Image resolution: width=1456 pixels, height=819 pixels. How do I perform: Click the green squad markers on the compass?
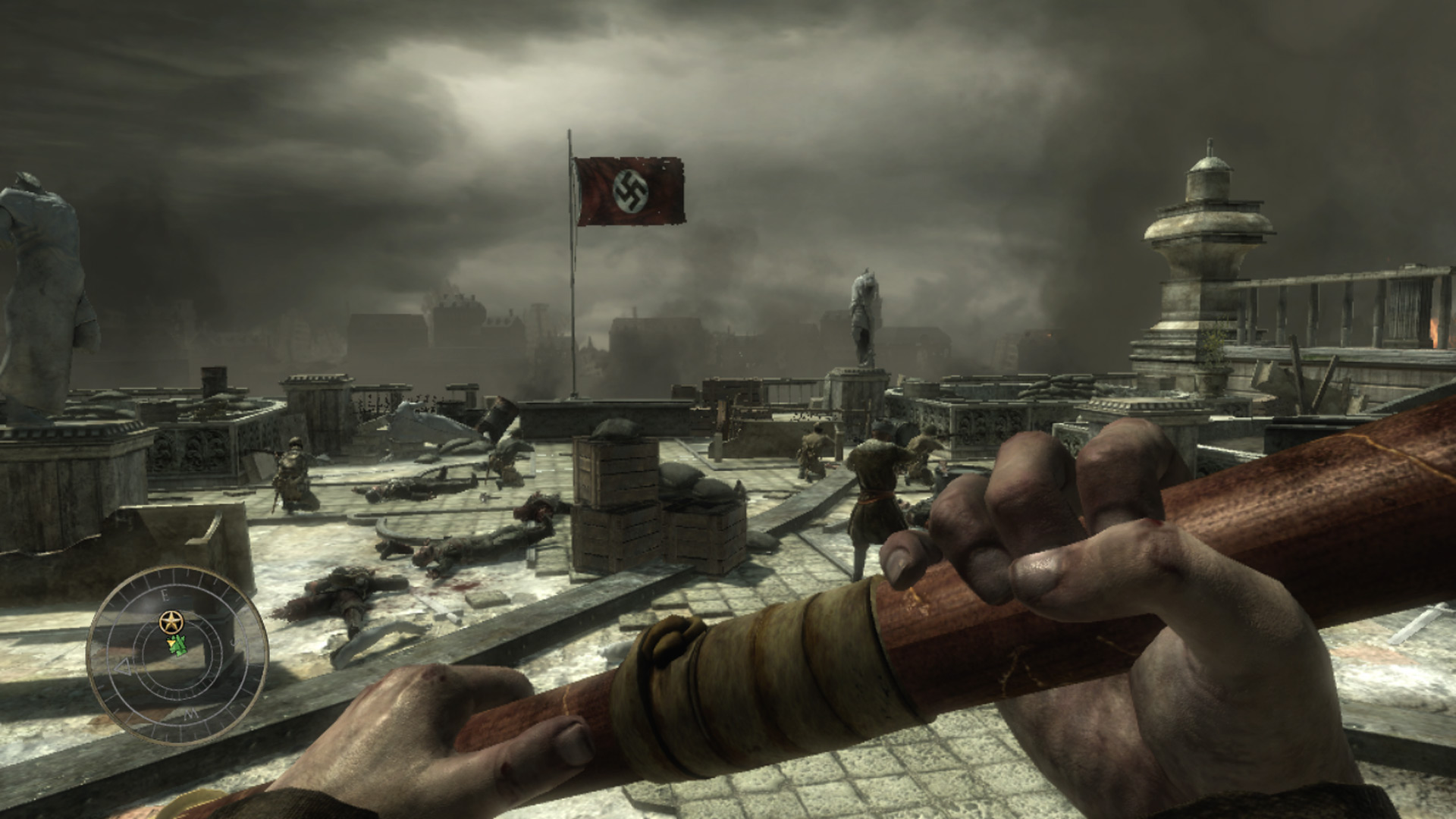point(178,646)
